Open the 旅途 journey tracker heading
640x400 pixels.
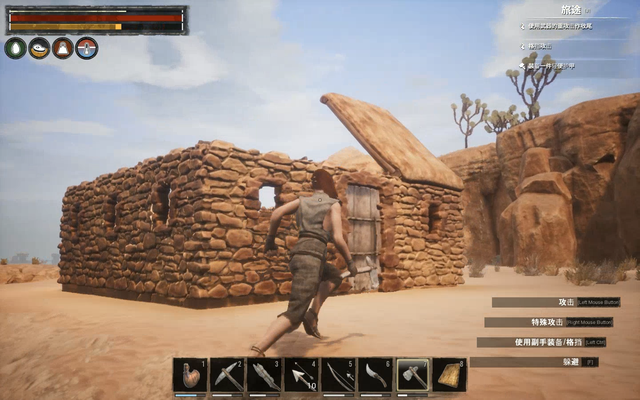click(x=571, y=9)
